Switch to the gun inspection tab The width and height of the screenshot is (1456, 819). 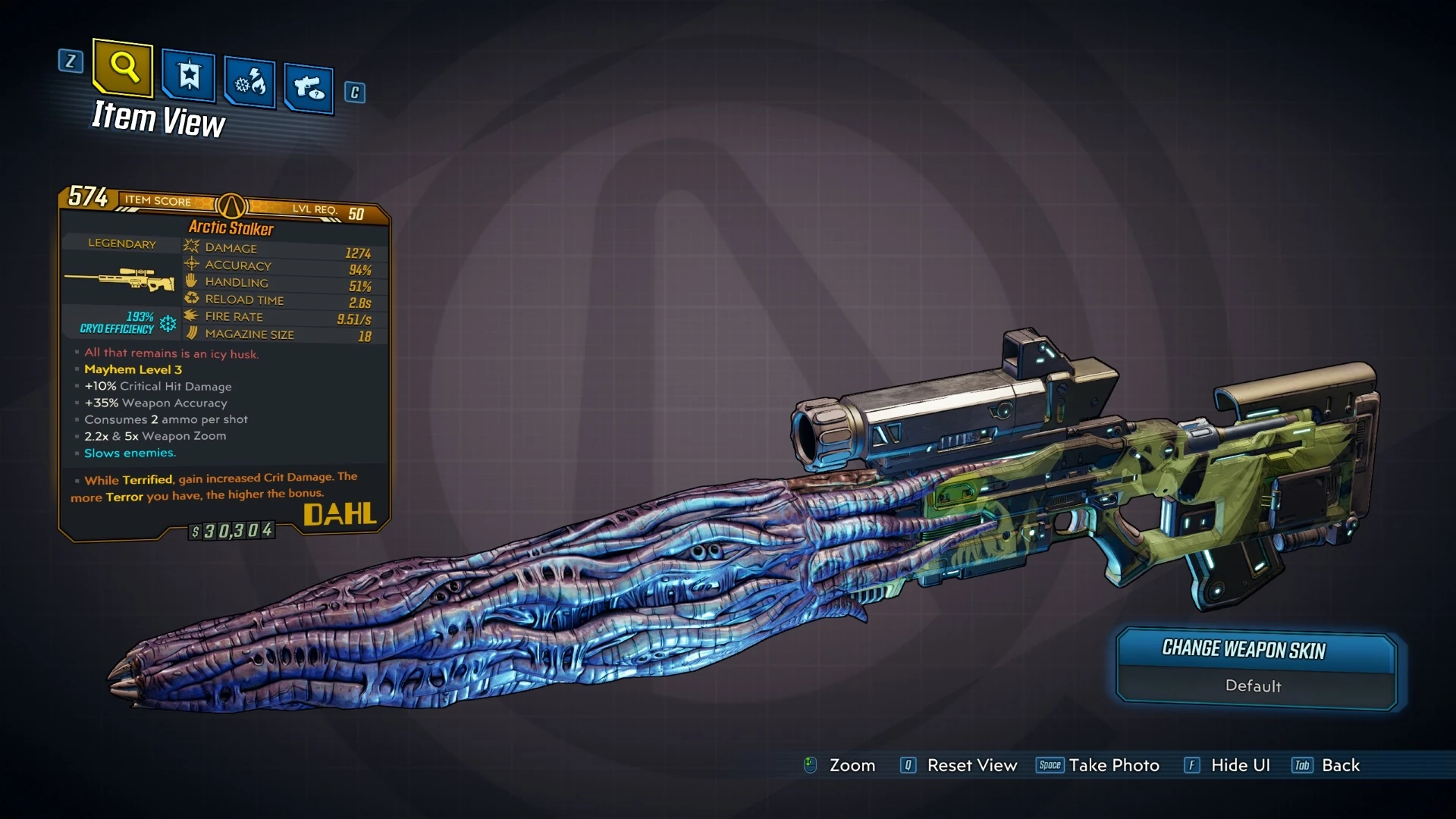coord(308,83)
